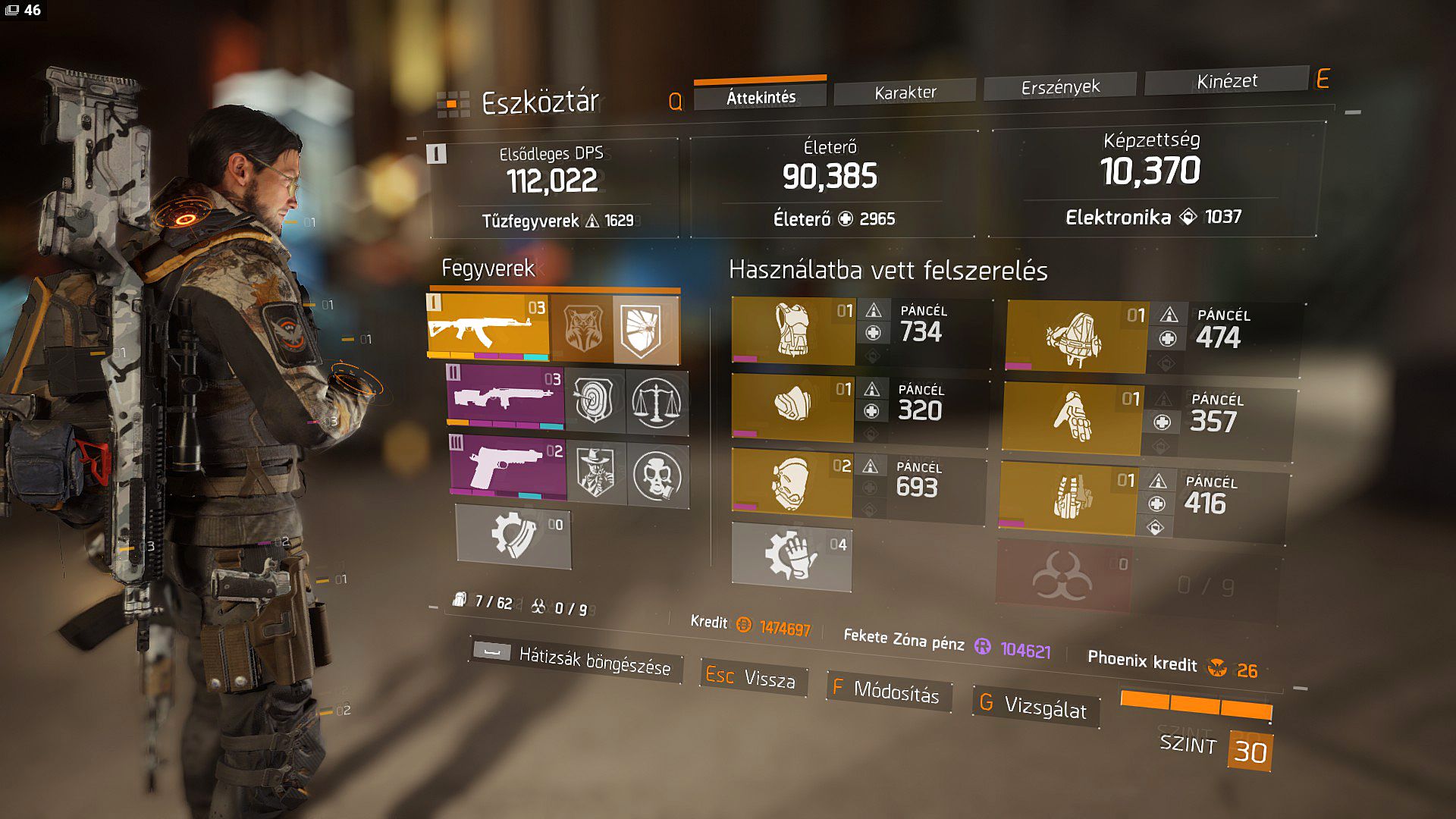Switch to the Áttekintés tab
Viewport: 1456px width, 819px height.
click(x=760, y=97)
